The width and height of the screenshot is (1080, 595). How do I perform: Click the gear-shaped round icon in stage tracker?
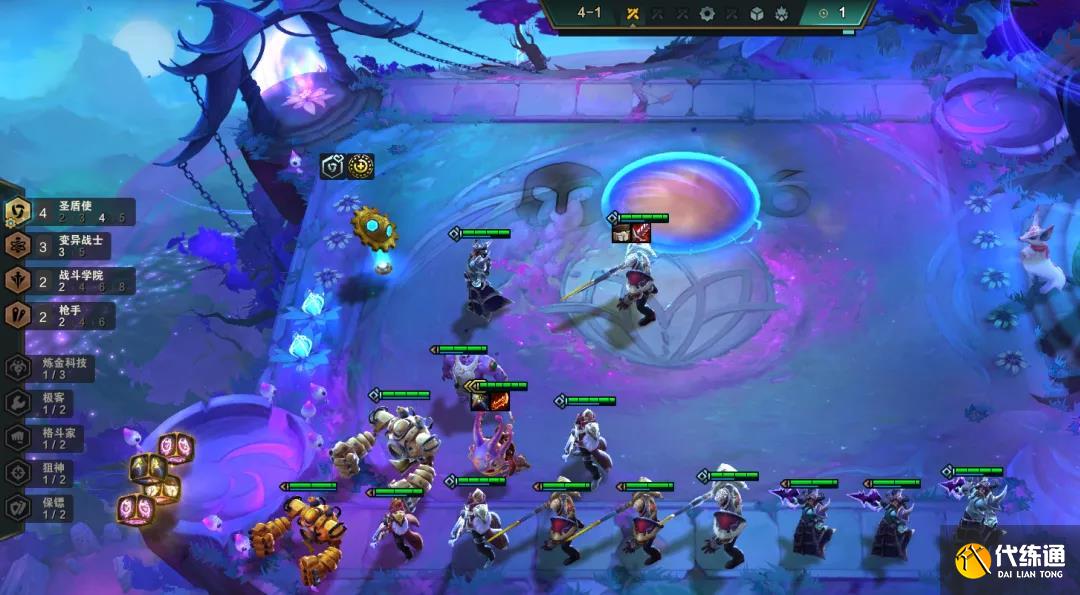(707, 13)
